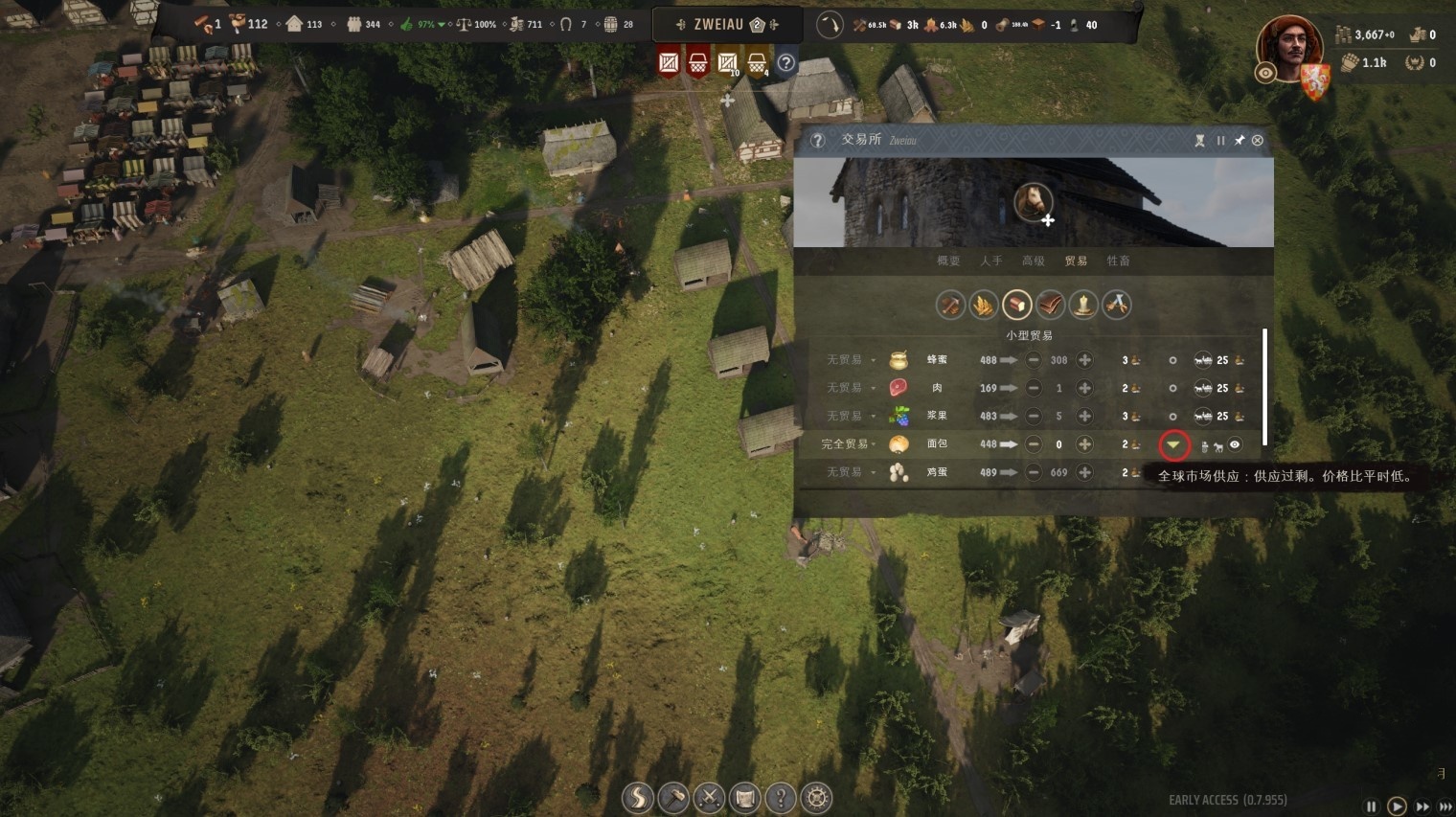Image resolution: width=1456 pixels, height=817 pixels.
Task: Open the construction hammer menu
Action: point(673,797)
